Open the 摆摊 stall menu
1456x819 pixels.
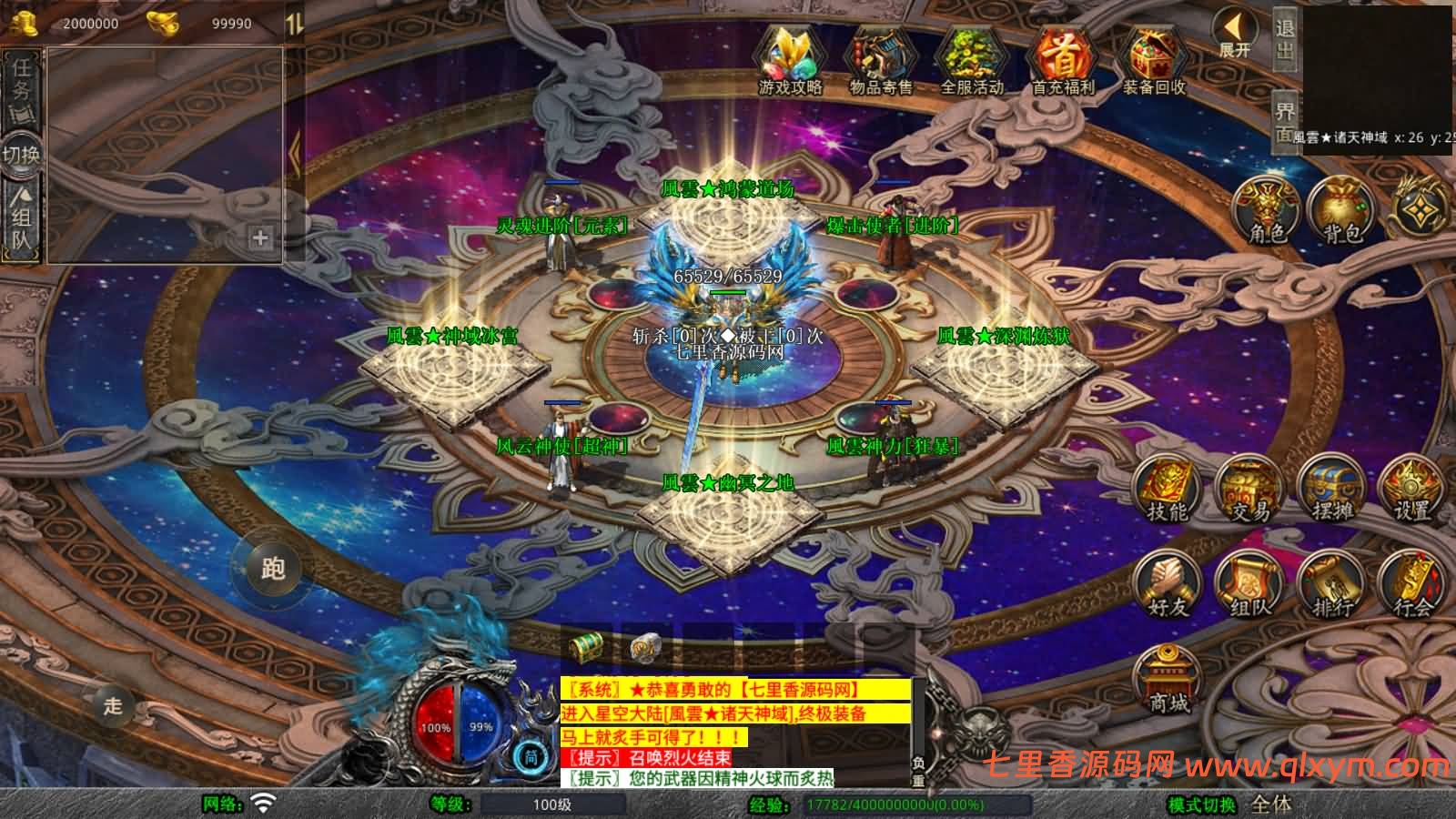(x=1331, y=490)
